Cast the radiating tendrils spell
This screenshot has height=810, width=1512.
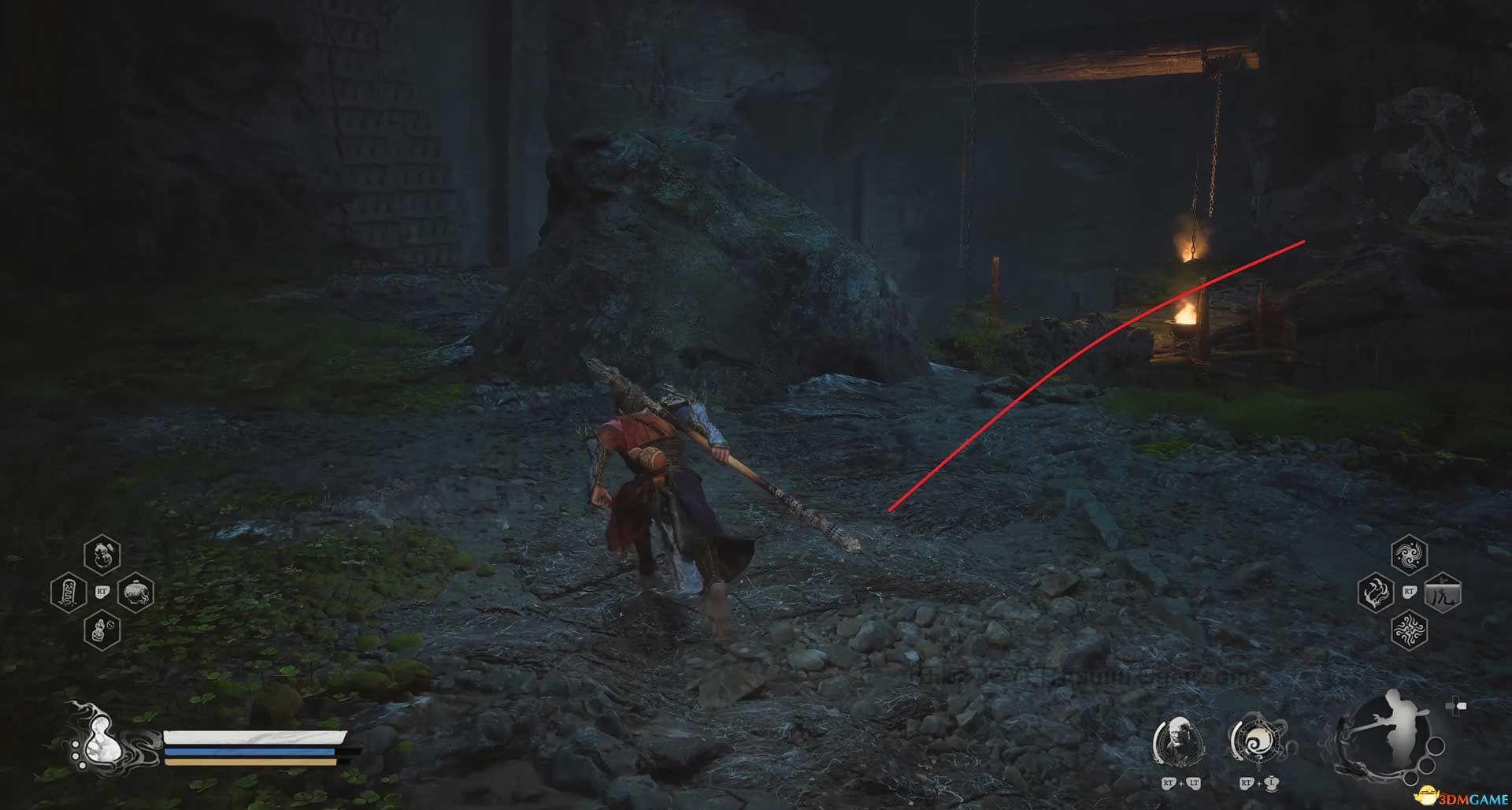click(1409, 630)
